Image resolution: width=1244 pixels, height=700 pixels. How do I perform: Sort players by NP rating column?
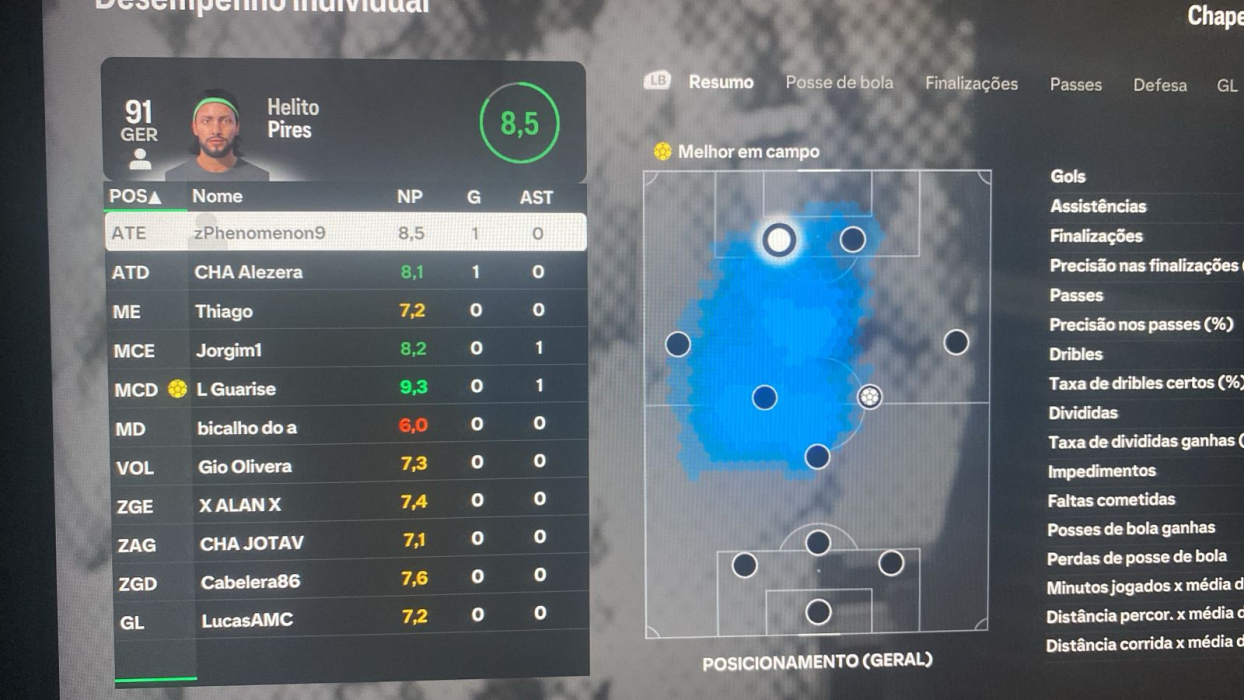click(x=409, y=197)
